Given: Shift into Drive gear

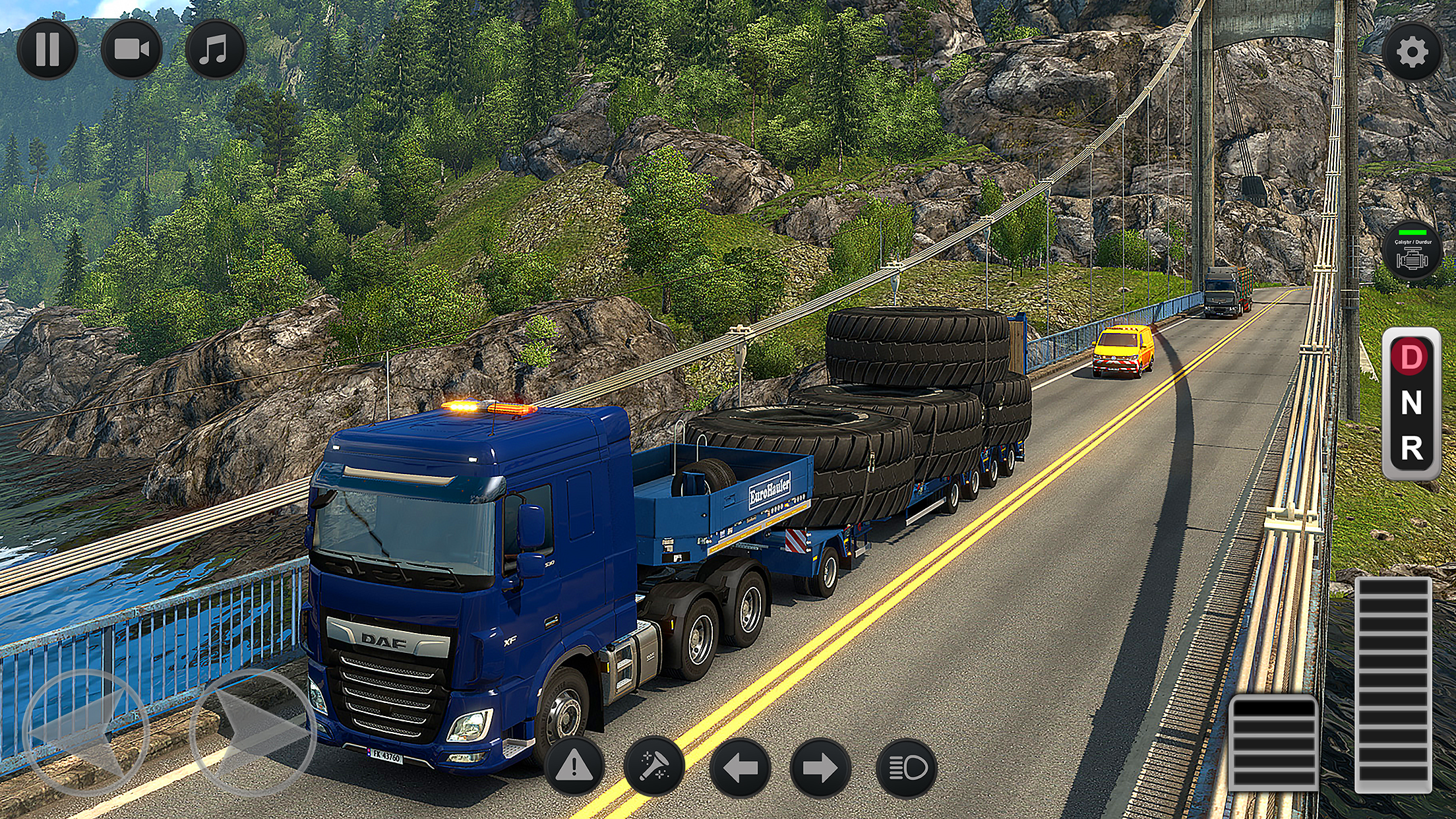Looking at the screenshot, I should (1410, 357).
